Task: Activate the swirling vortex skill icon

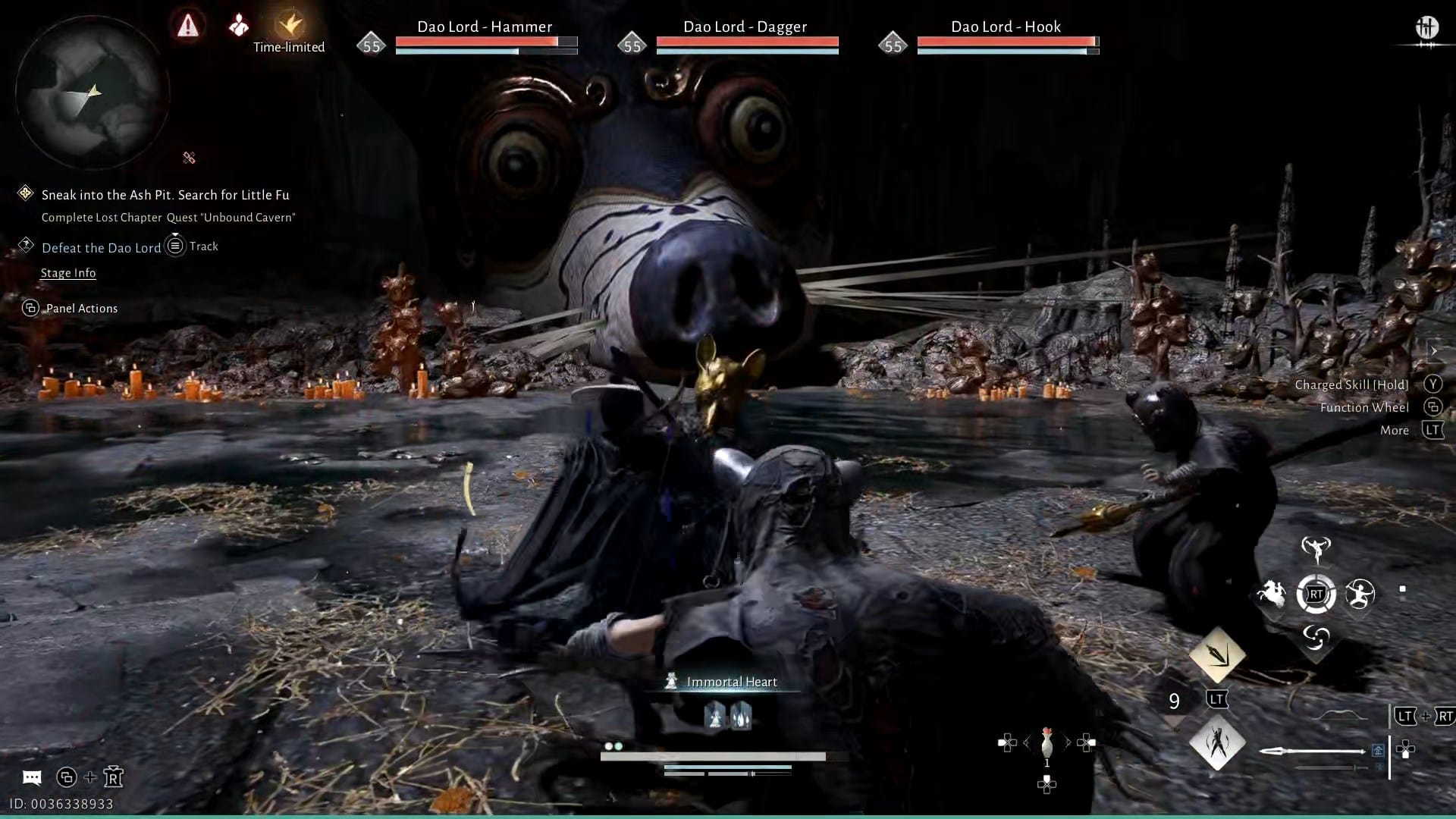Action: click(x=1316, y=638)
